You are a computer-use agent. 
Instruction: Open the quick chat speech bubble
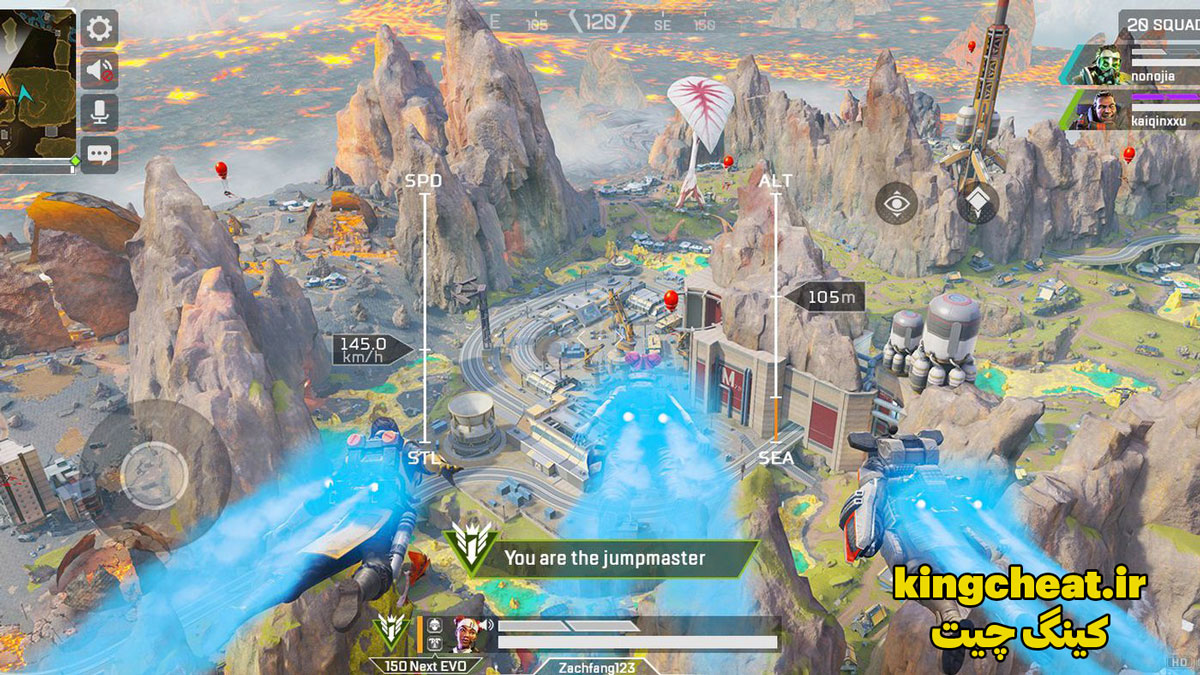99,154
